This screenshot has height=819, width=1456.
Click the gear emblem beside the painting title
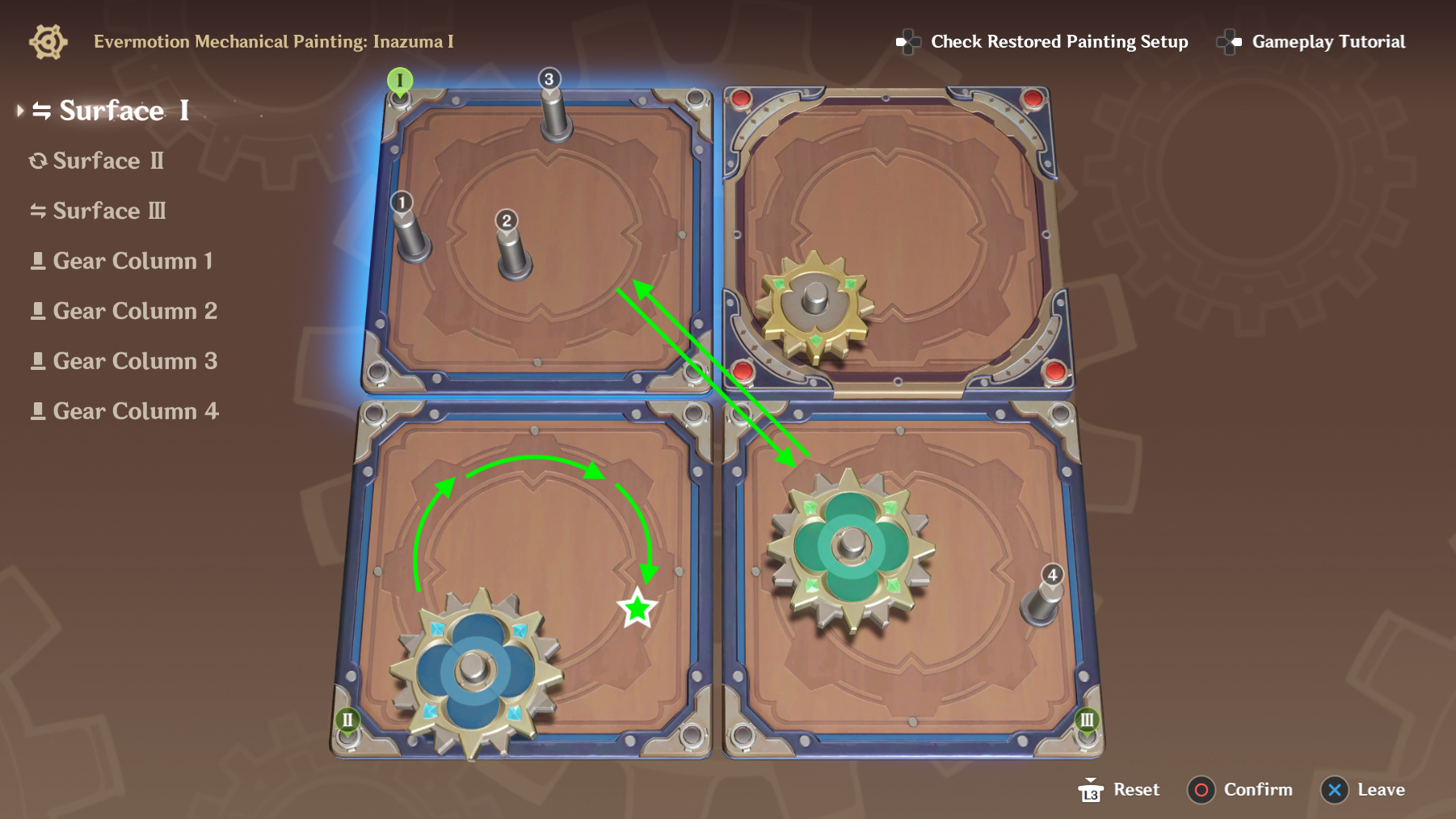[x=48, y=40]
